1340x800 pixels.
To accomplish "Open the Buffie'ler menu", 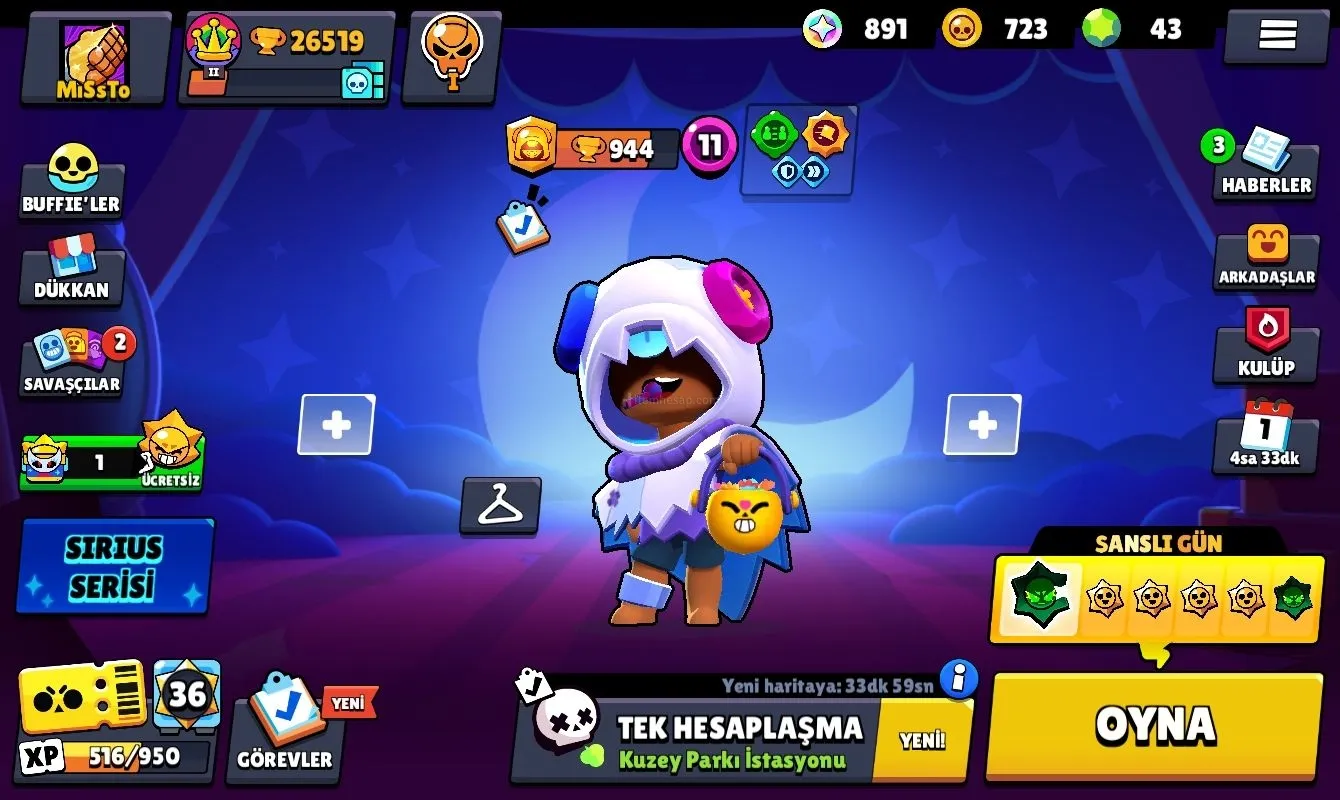I will 72,182.
